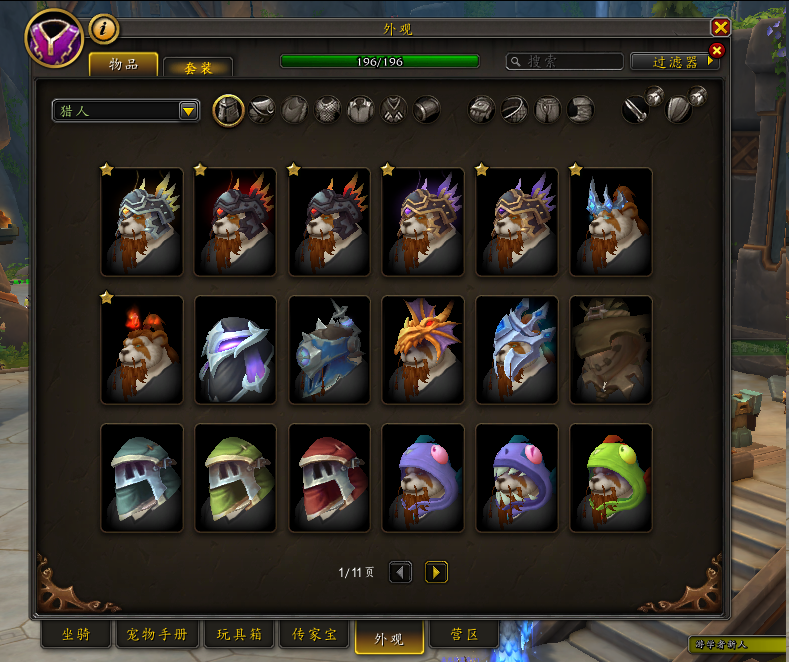Pick the green fish hood appearance

tap(611, 477)
